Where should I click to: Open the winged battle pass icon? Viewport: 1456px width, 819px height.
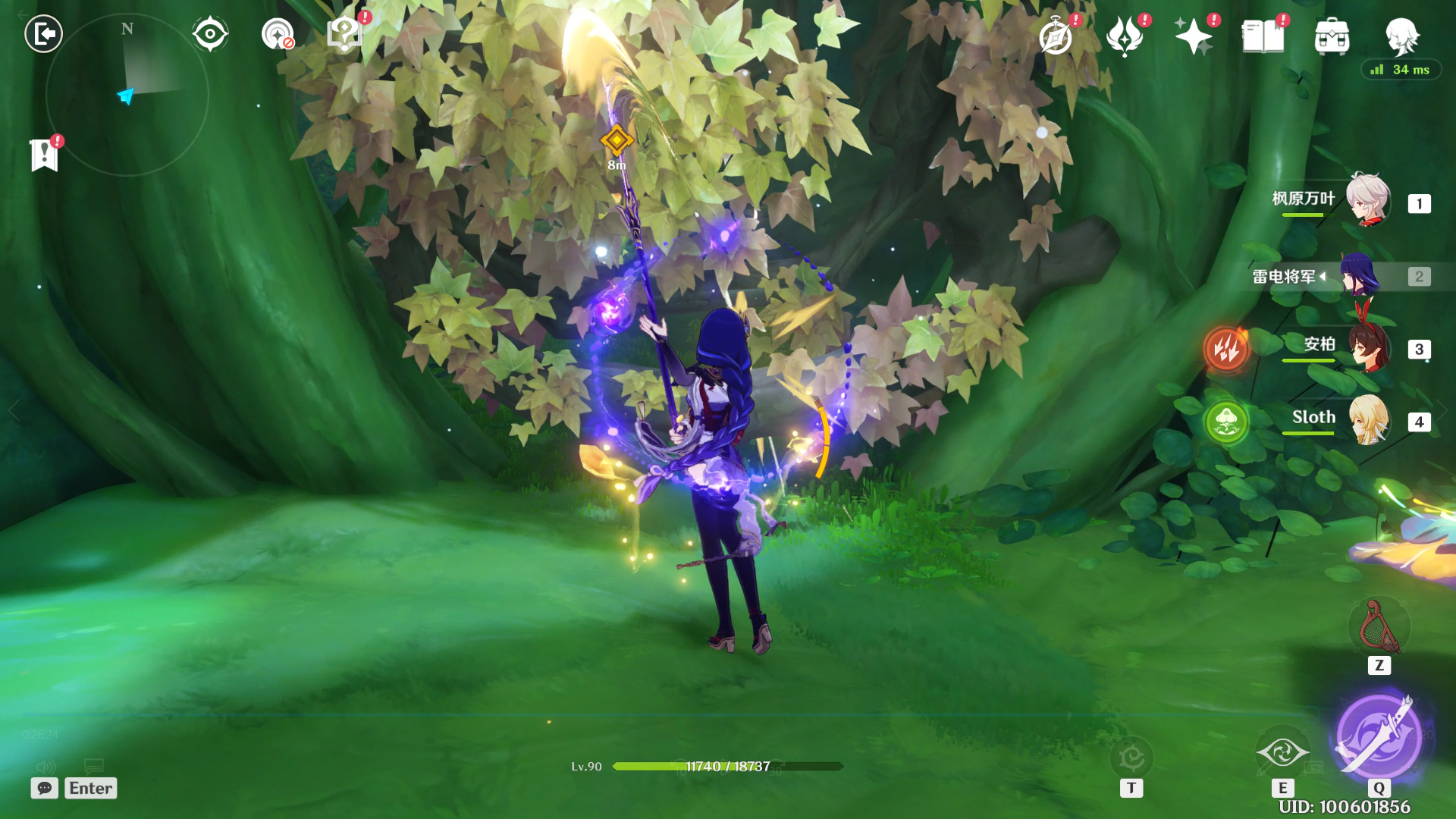(x=1125, y=36)
